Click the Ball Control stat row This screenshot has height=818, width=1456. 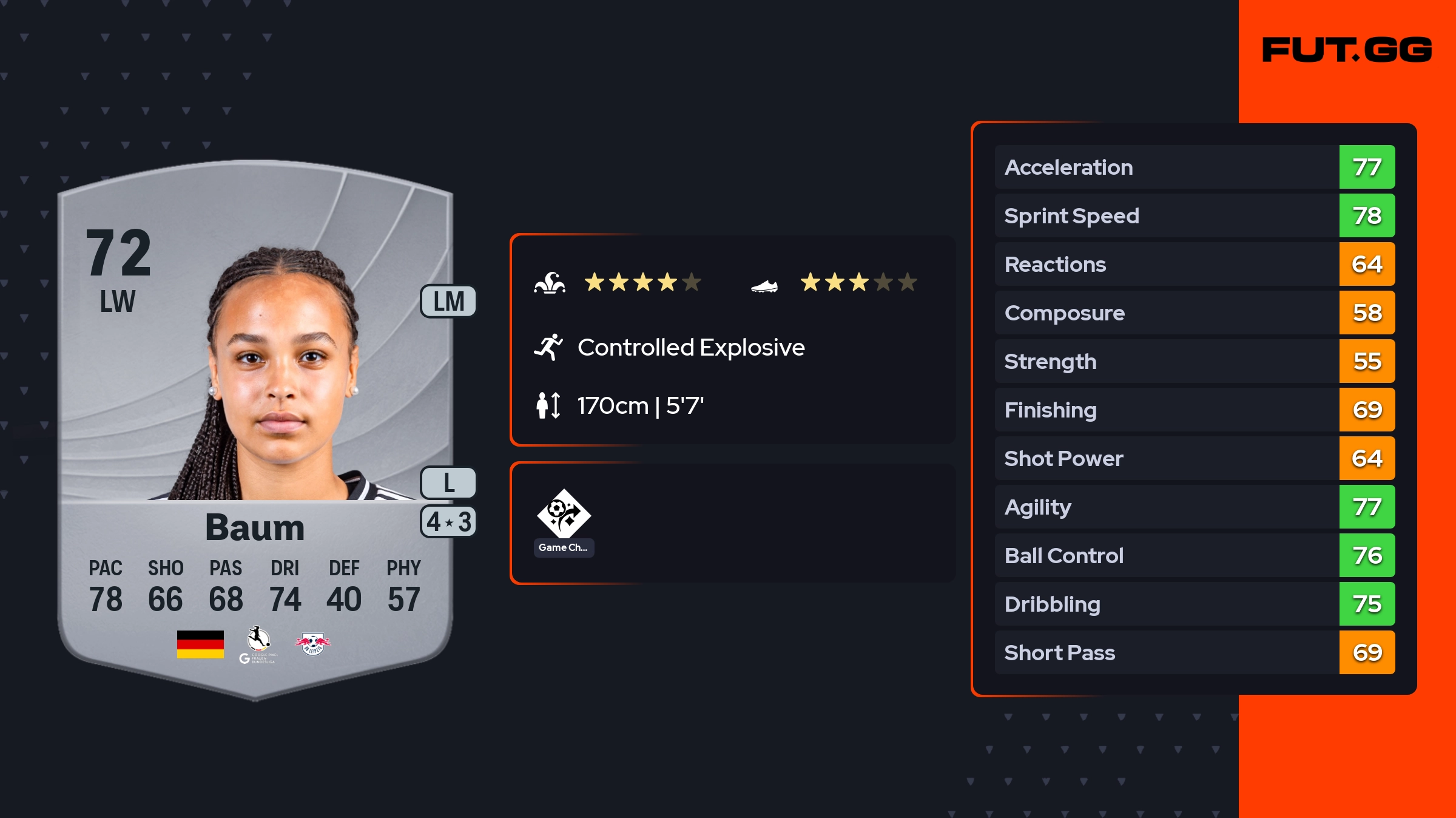(1194, 555)
